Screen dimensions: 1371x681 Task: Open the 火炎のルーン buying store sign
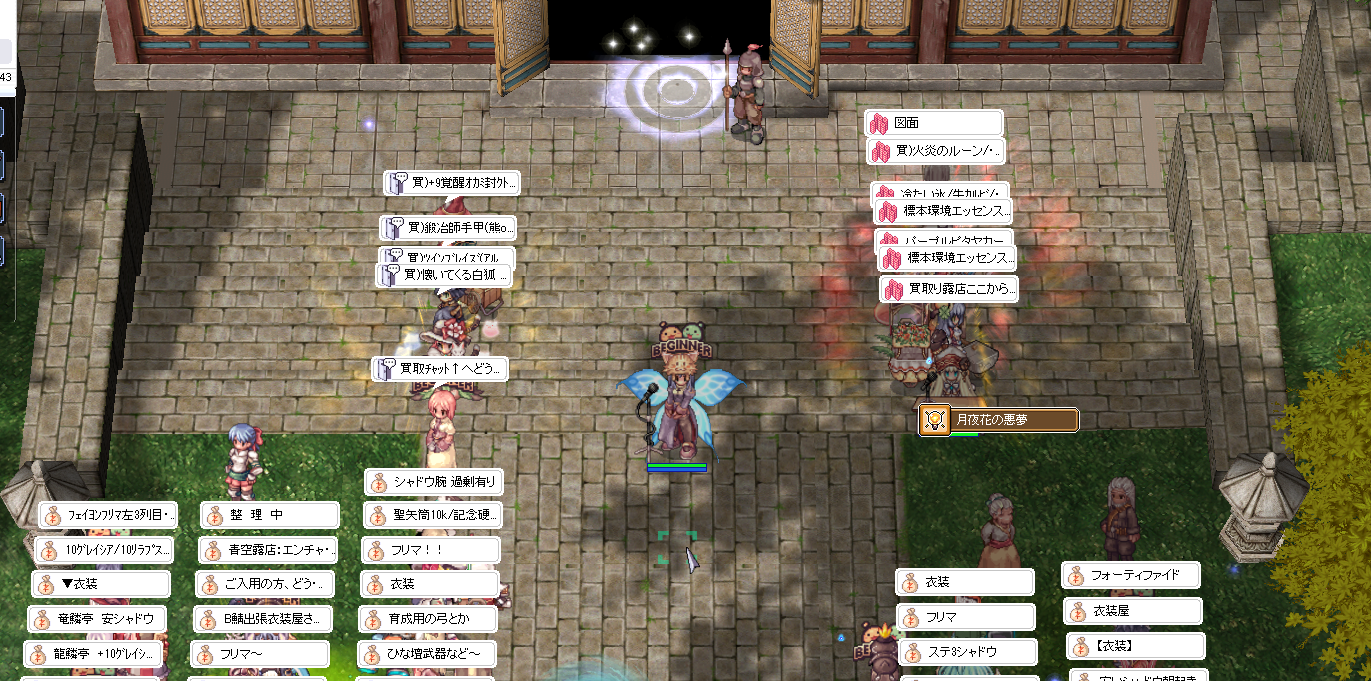point(936,151)
